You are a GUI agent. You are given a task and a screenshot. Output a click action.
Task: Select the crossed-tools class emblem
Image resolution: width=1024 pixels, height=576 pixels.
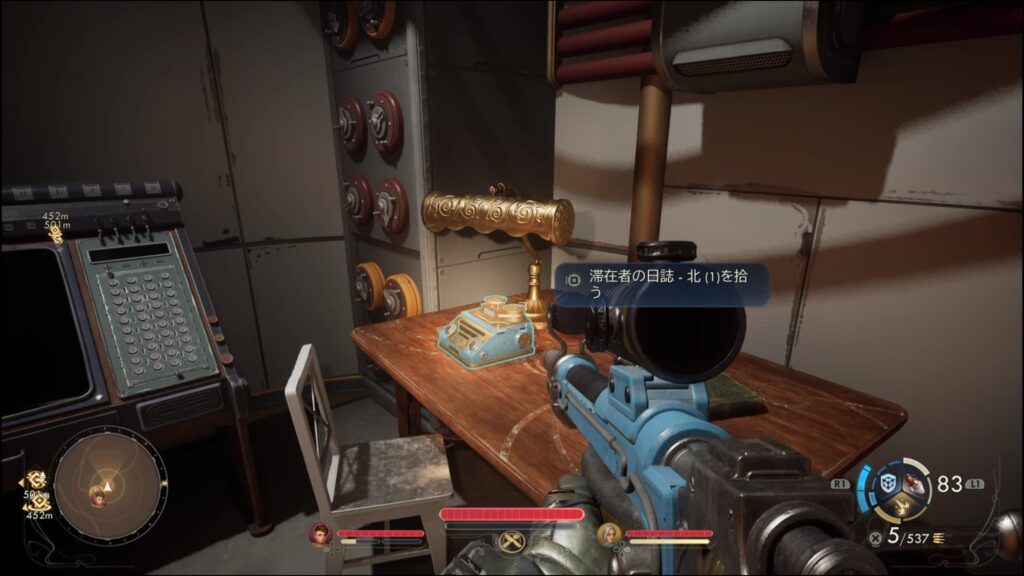pyautogui.click(x=511, y=541)
